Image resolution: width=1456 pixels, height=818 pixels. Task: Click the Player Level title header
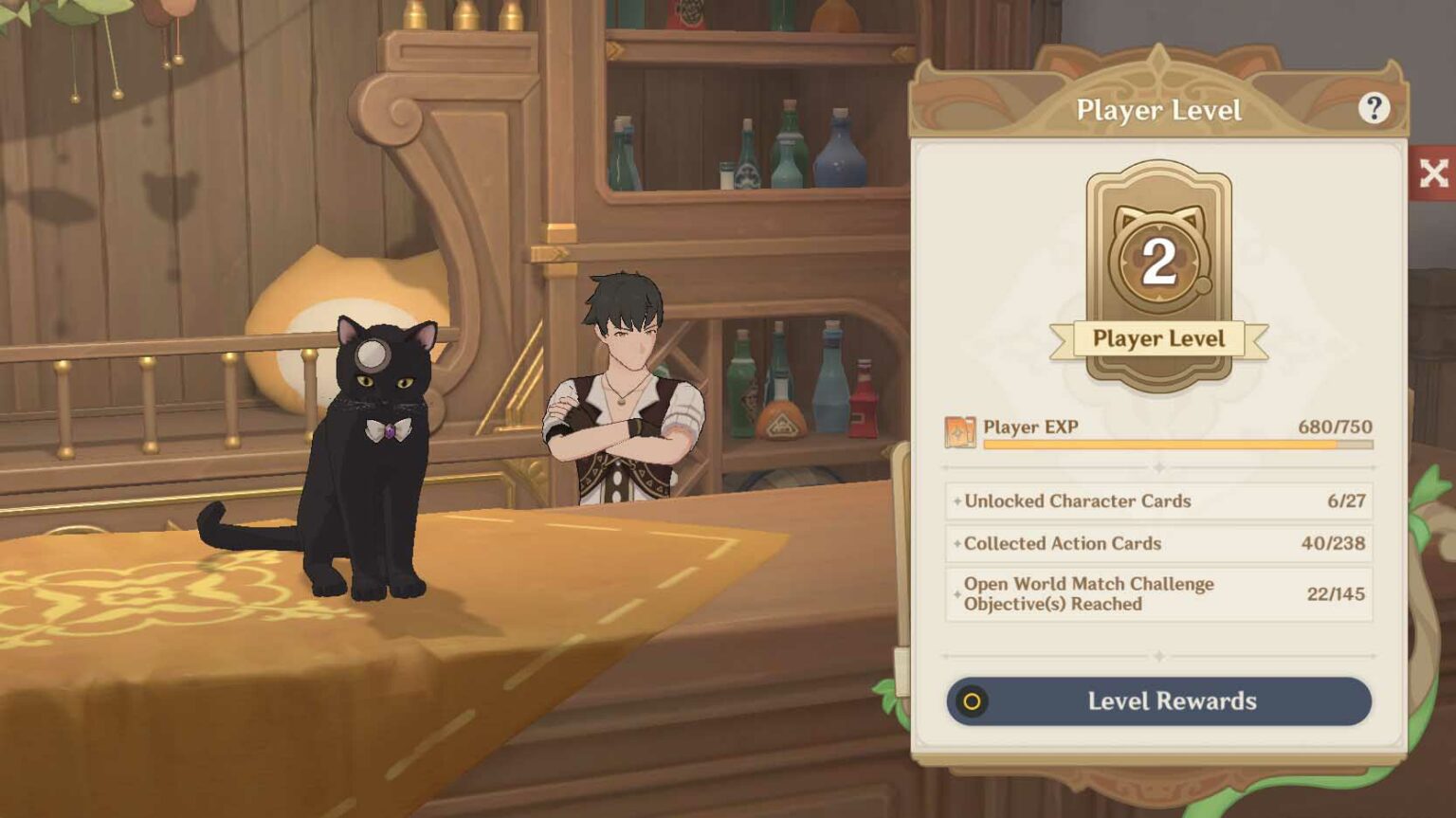click(x=1158, y=109)
